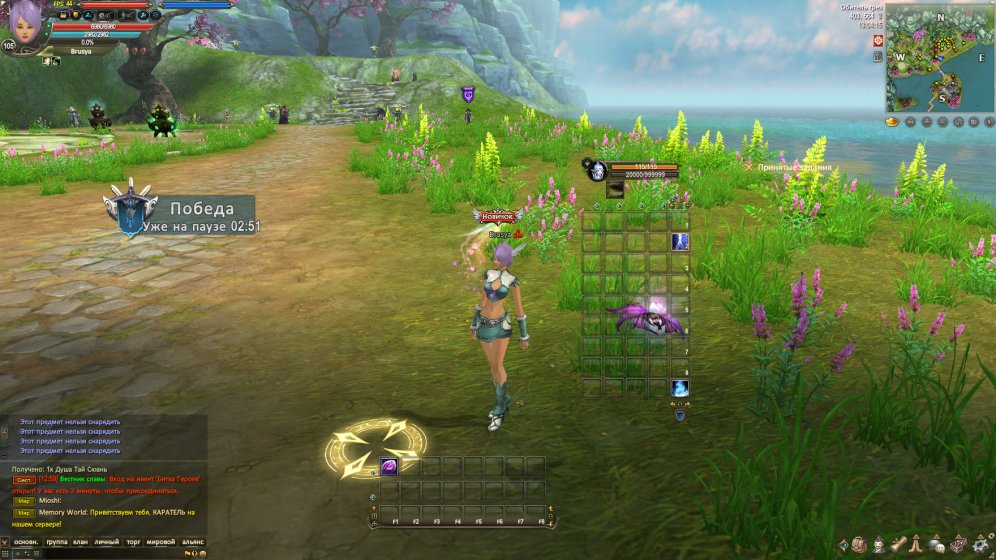The image size is (996, 560).
Task: Switch to the торг chat channel
Action: coord(133,542)
